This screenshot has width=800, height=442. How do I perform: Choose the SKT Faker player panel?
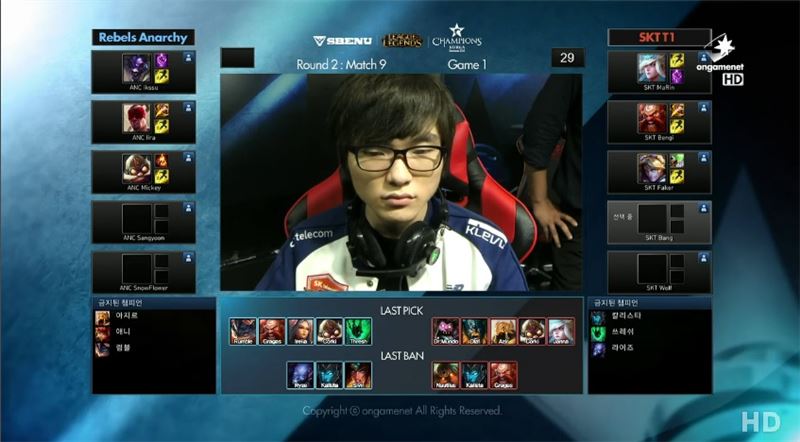pyautogui.click(x=659, y=172)
